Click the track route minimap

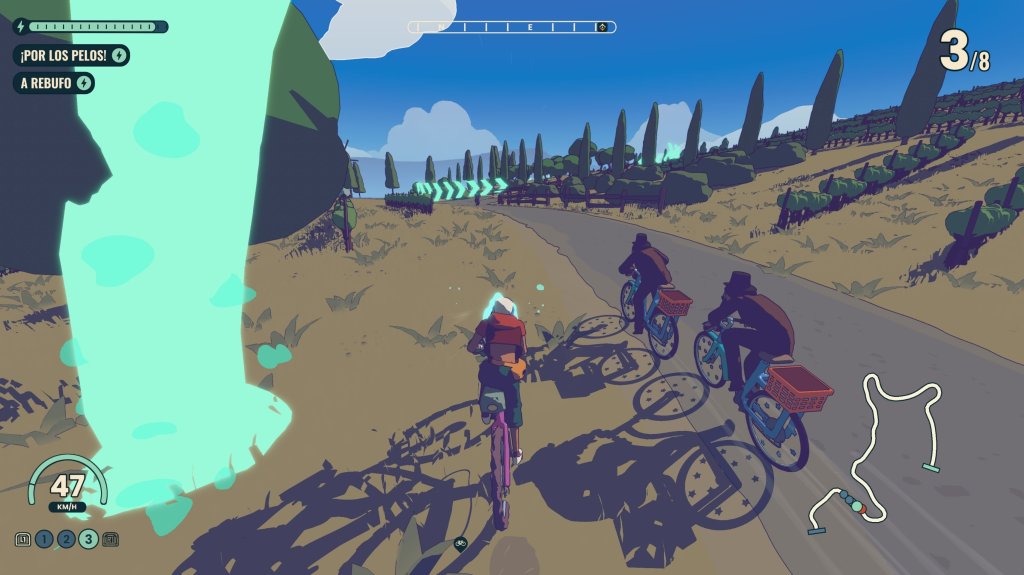point(873,450)
